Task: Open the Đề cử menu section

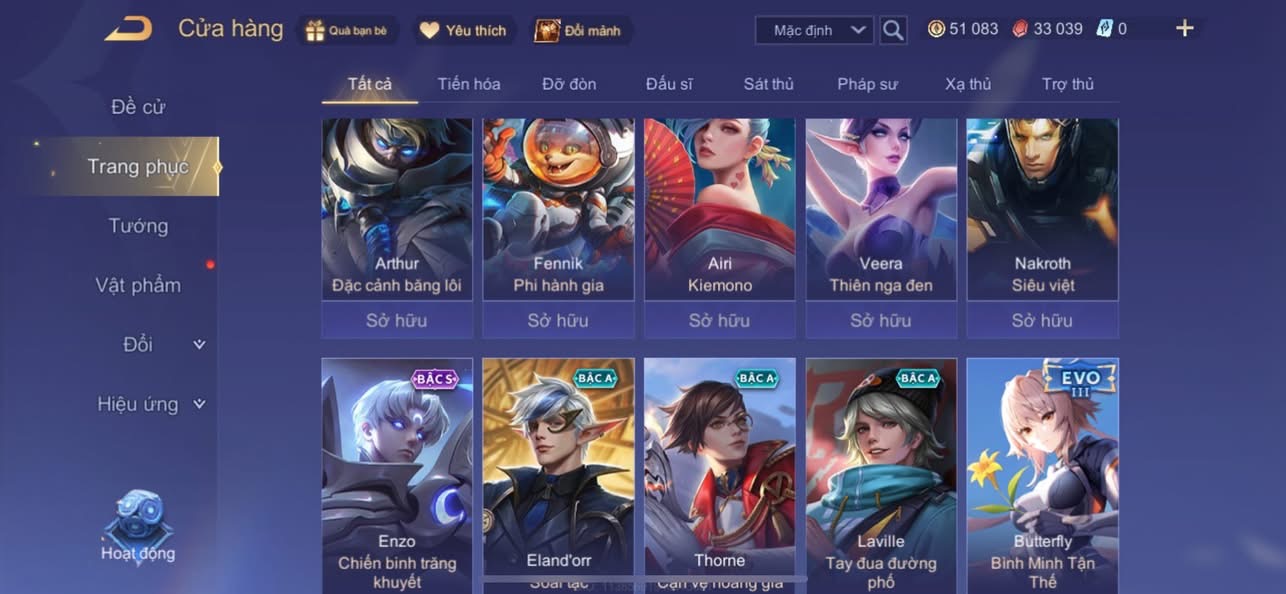Action: 138,107
